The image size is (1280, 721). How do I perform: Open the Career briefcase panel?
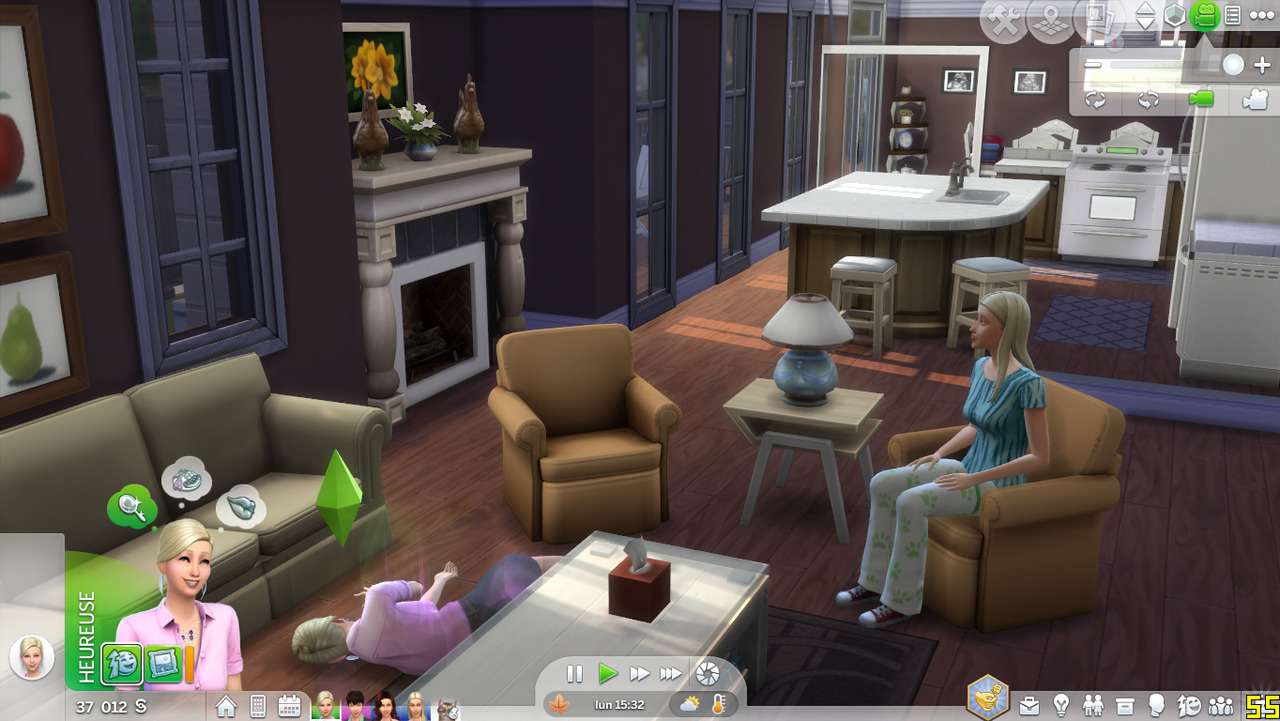[x=1029, y=705]
